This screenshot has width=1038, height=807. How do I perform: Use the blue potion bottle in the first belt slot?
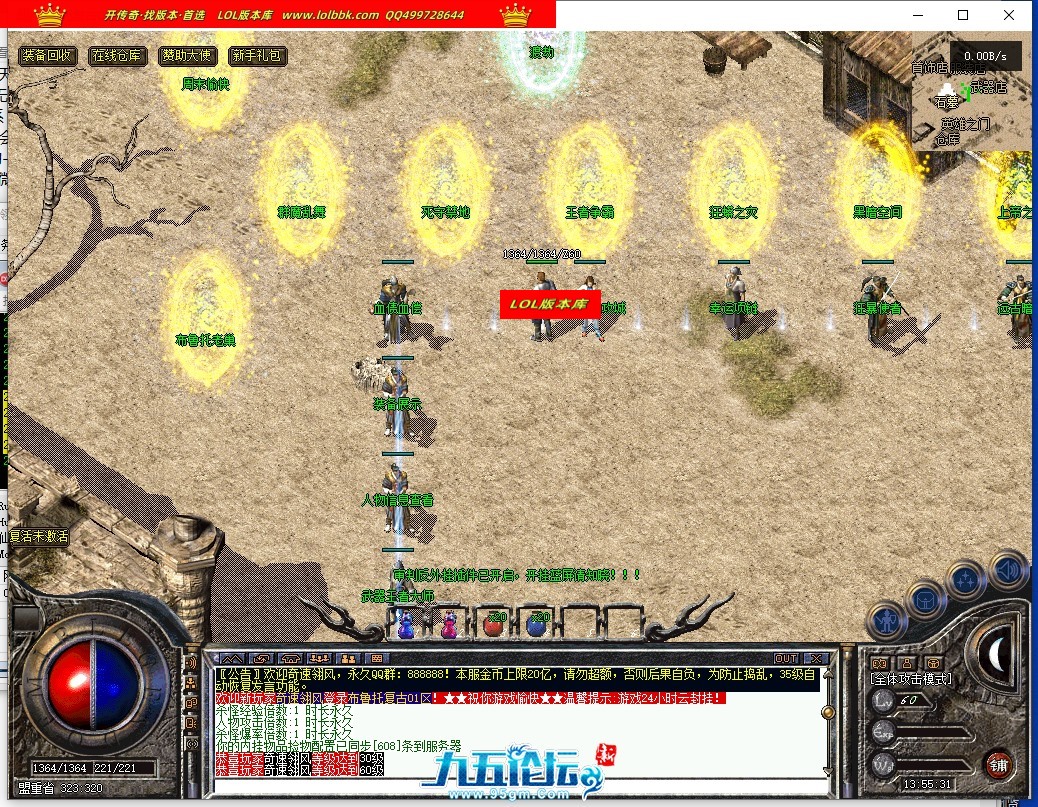[x=406, y=625]
